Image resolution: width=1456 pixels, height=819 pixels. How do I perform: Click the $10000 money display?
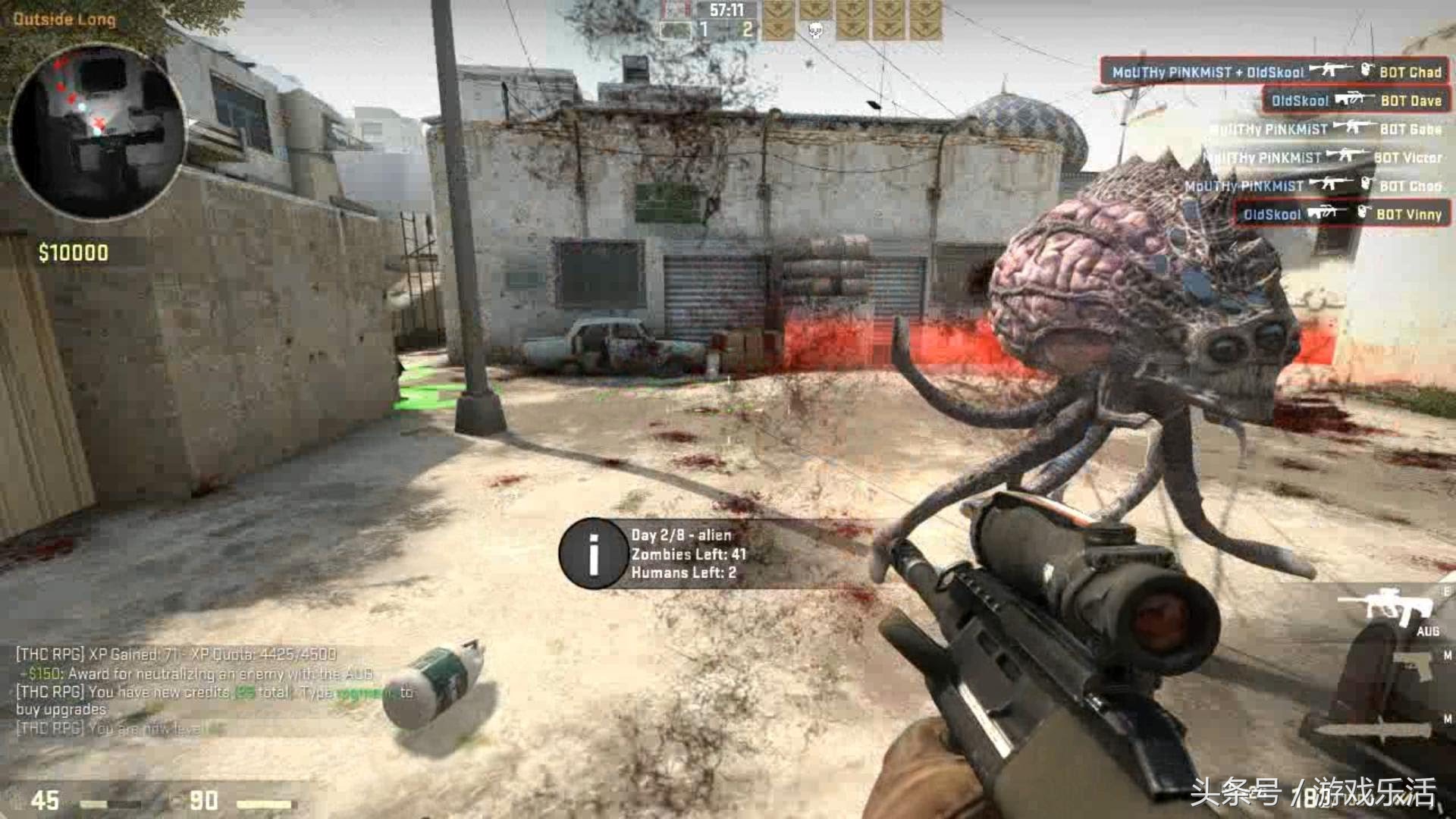(73, 249)
